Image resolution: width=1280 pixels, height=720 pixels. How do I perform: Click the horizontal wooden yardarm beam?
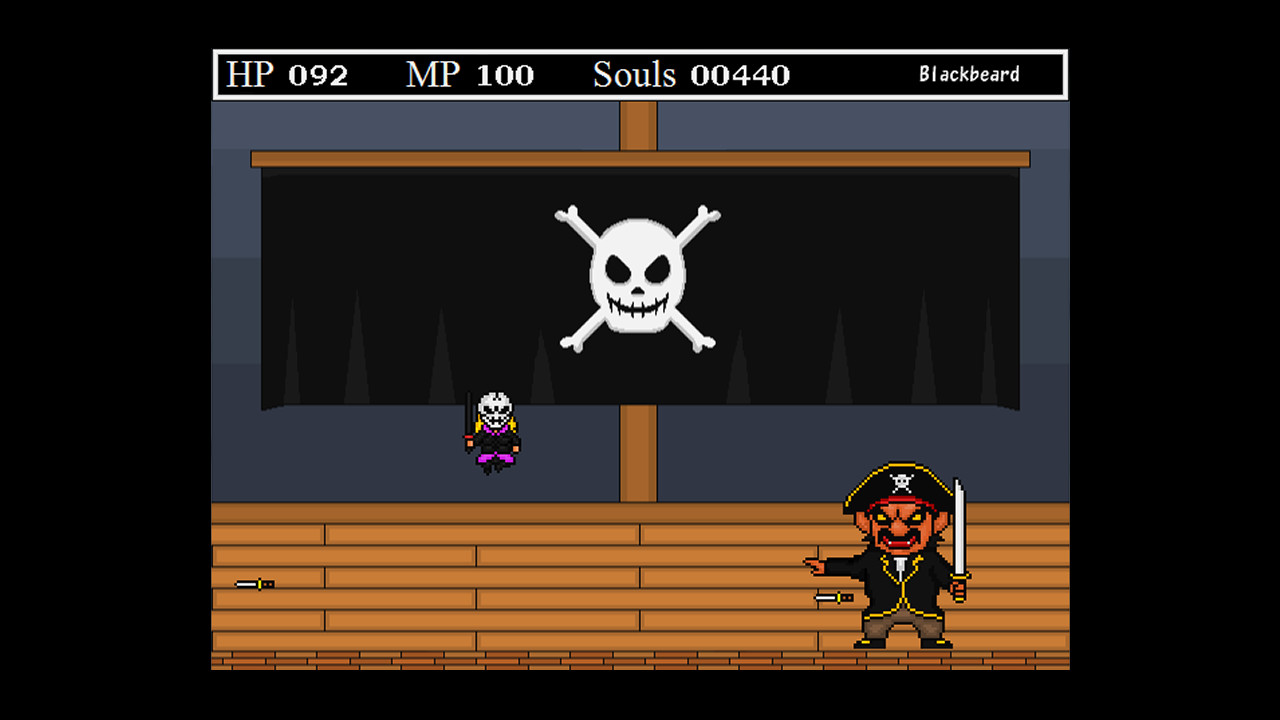400,159
